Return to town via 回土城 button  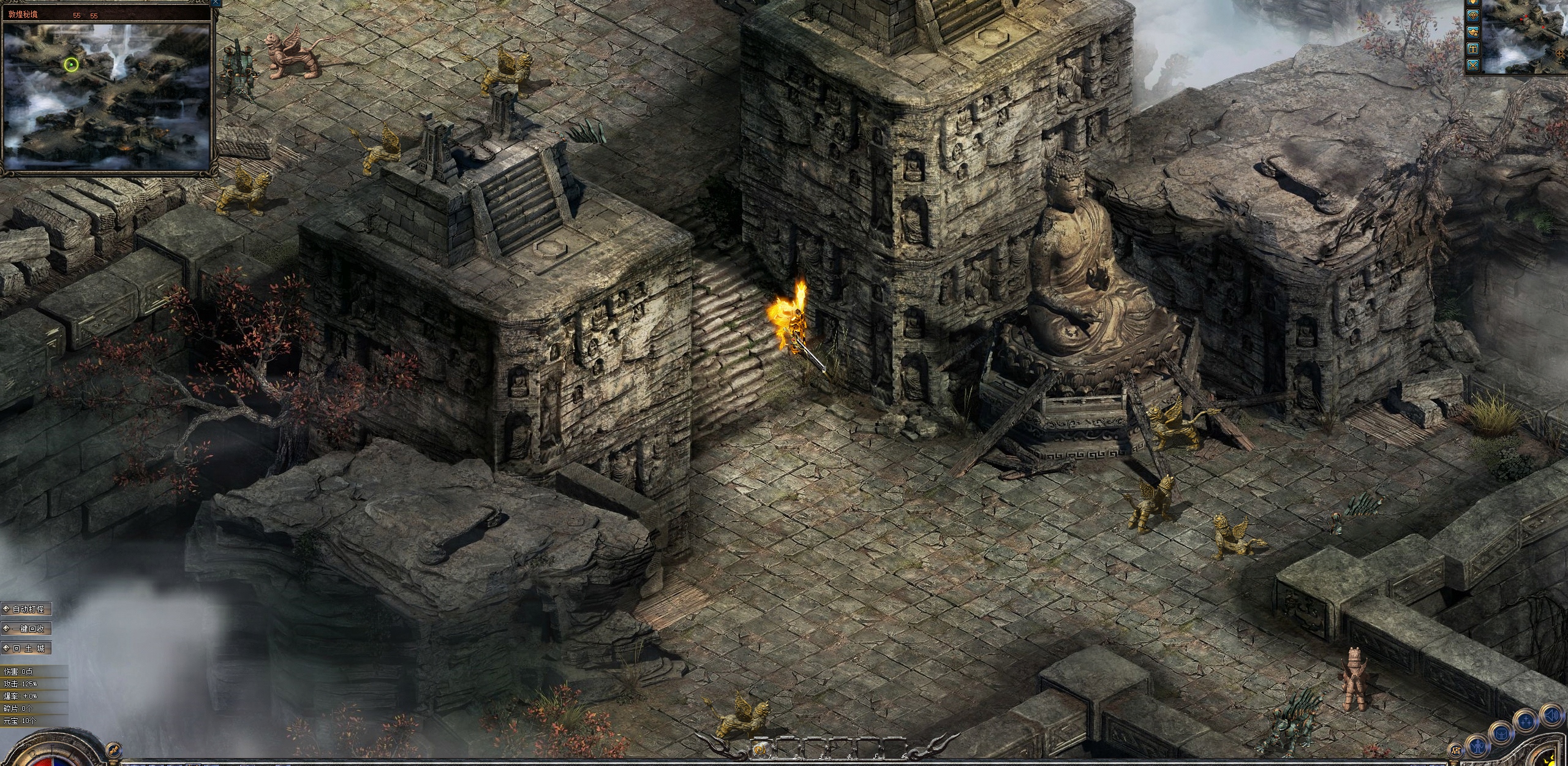[x=26, y=648]
